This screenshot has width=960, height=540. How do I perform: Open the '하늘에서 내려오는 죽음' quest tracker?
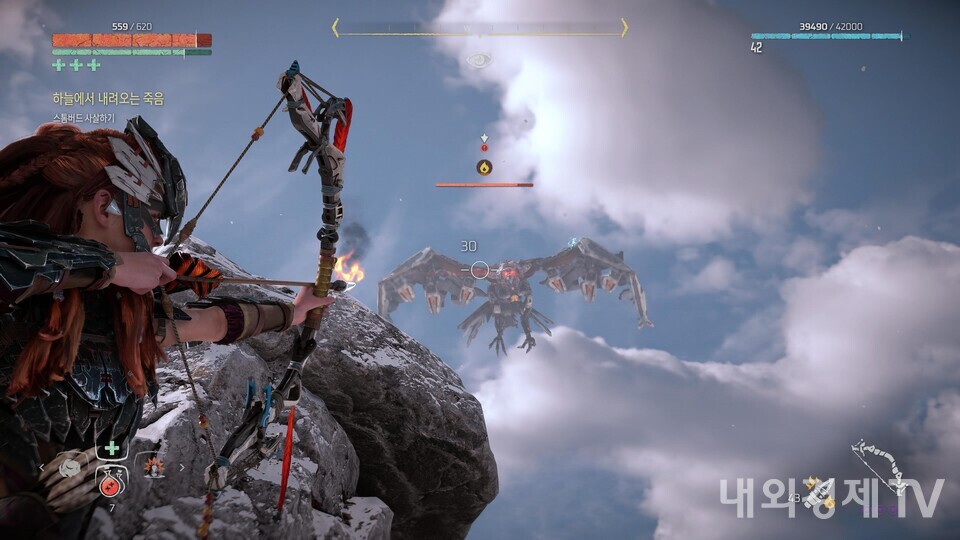108,99
